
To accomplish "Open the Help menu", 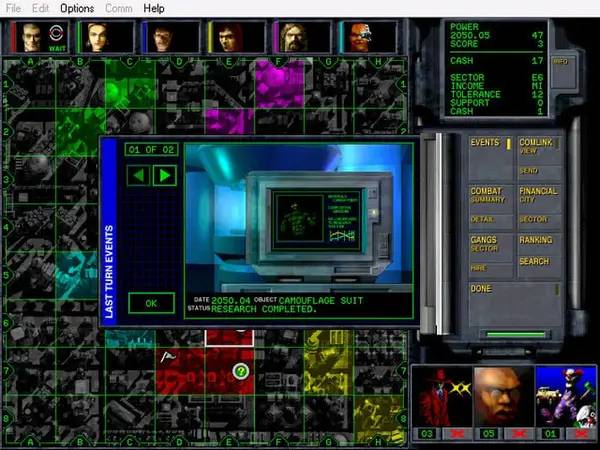I will 154,8.
